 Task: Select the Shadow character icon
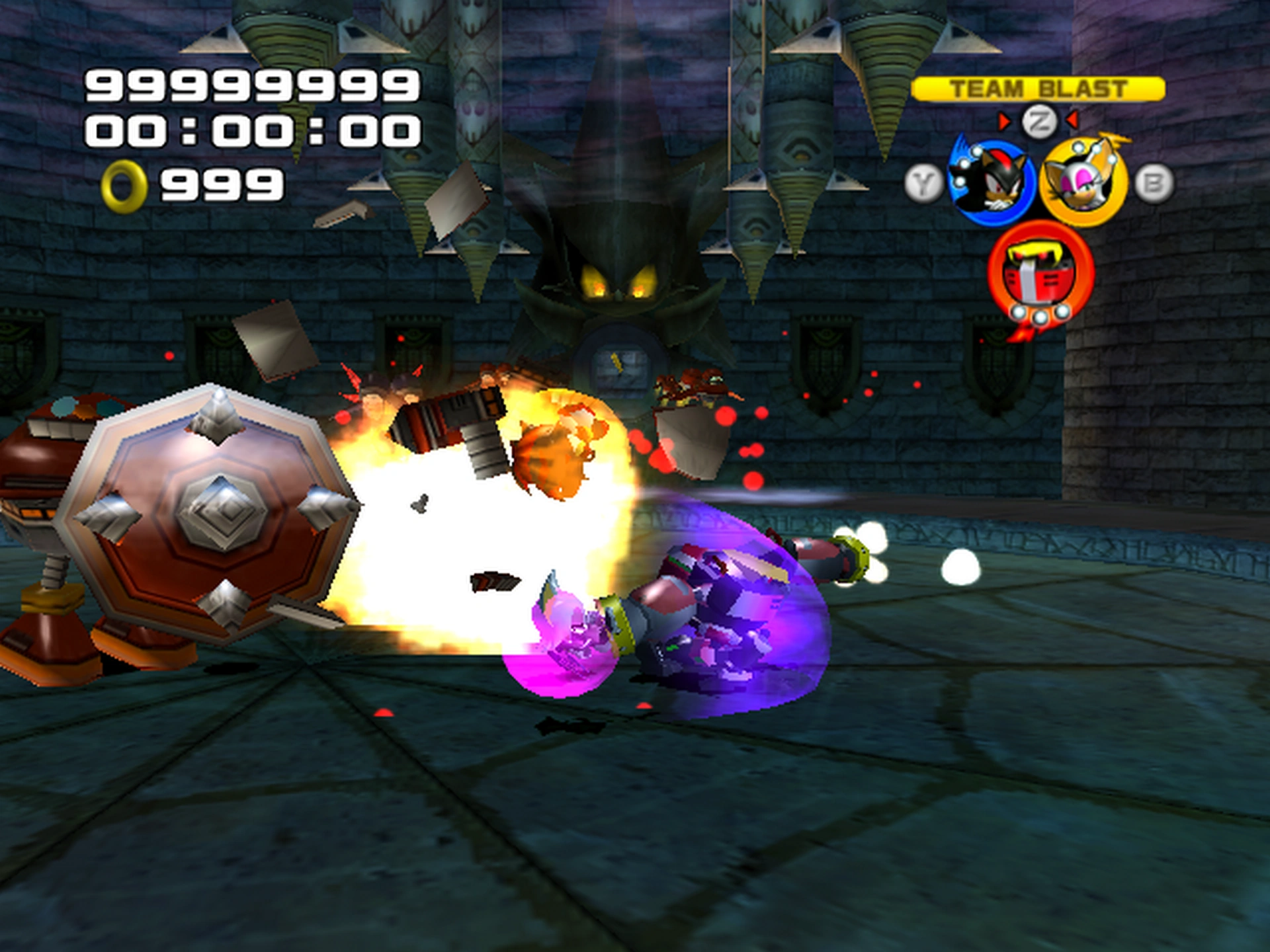(x=991, y=183)
